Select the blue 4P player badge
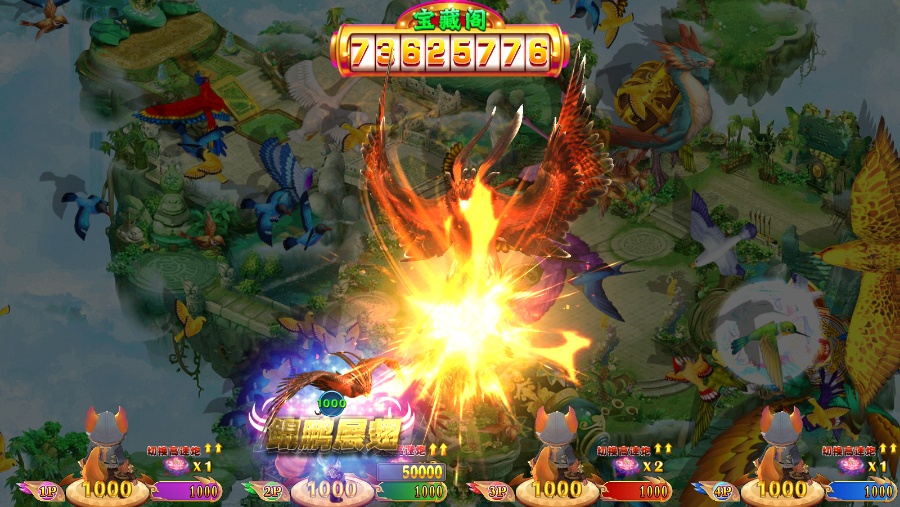This screenshot has height=507, width=900. point(720,492)
